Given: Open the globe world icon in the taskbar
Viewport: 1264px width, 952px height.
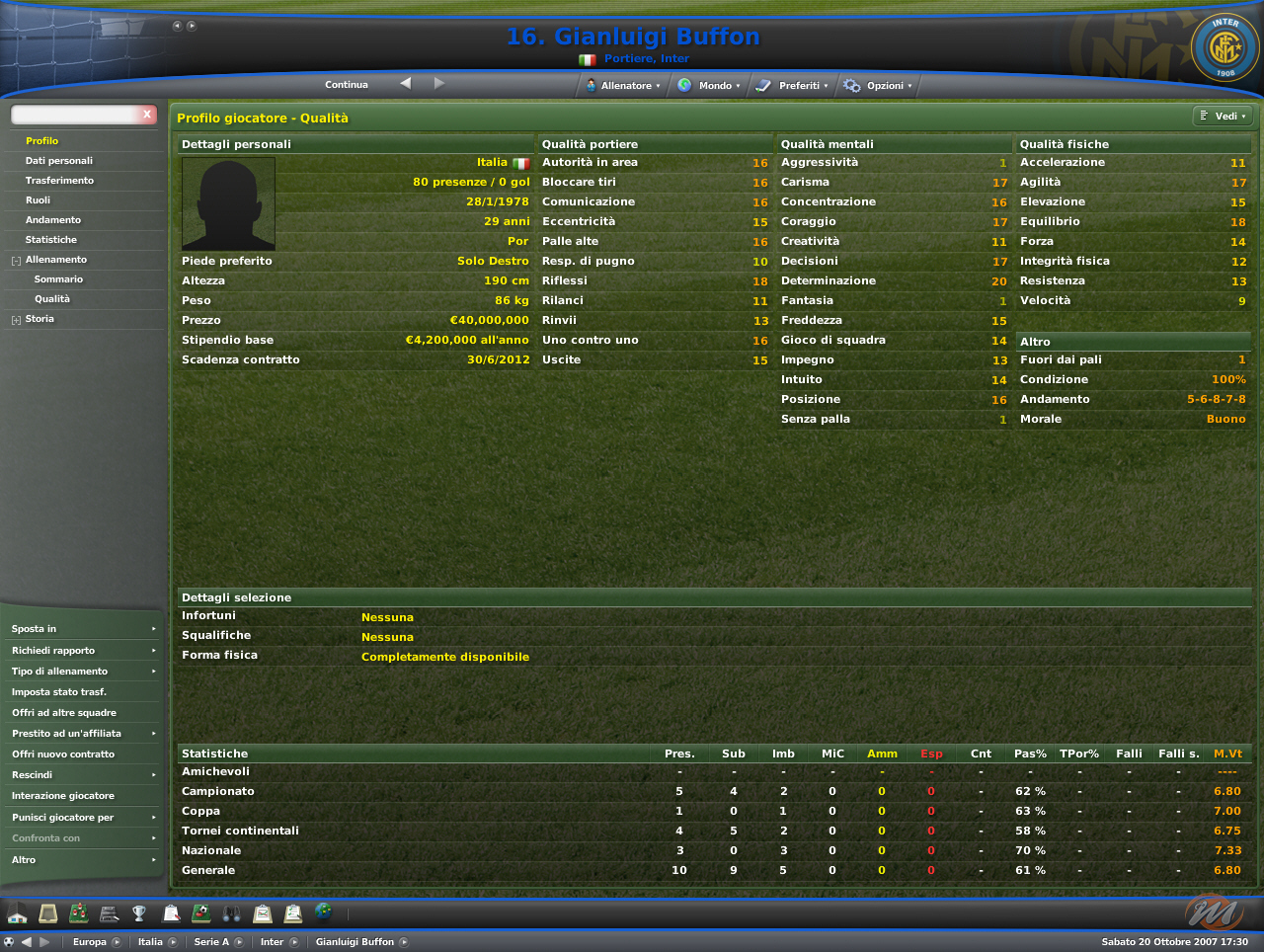Looking at the screenshot, I should (323, 913).
